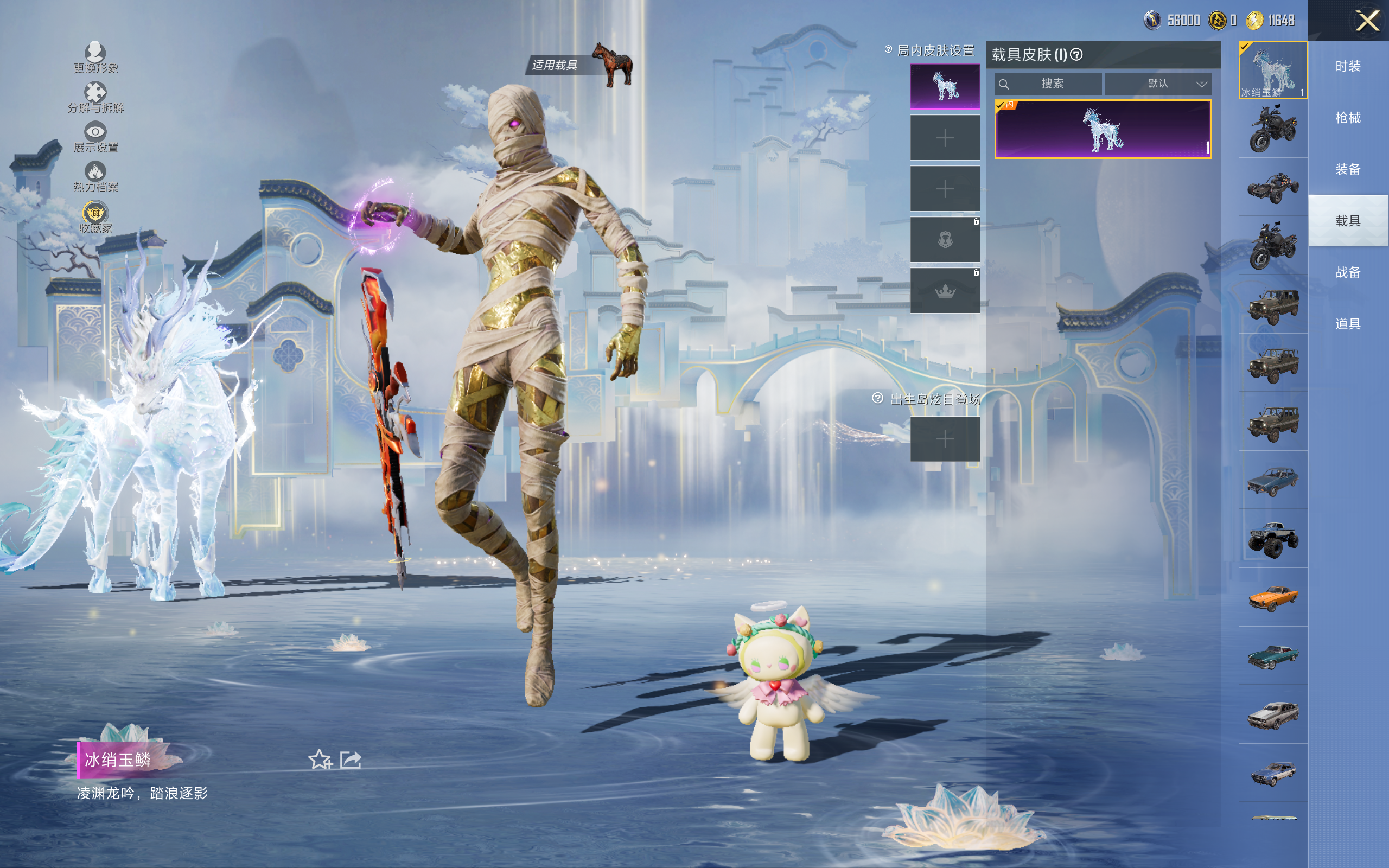Image resolution: width=1389 pixels, height=868 pixels.
Task: Close the inventory screen
Action: [x=1367, y=21]
